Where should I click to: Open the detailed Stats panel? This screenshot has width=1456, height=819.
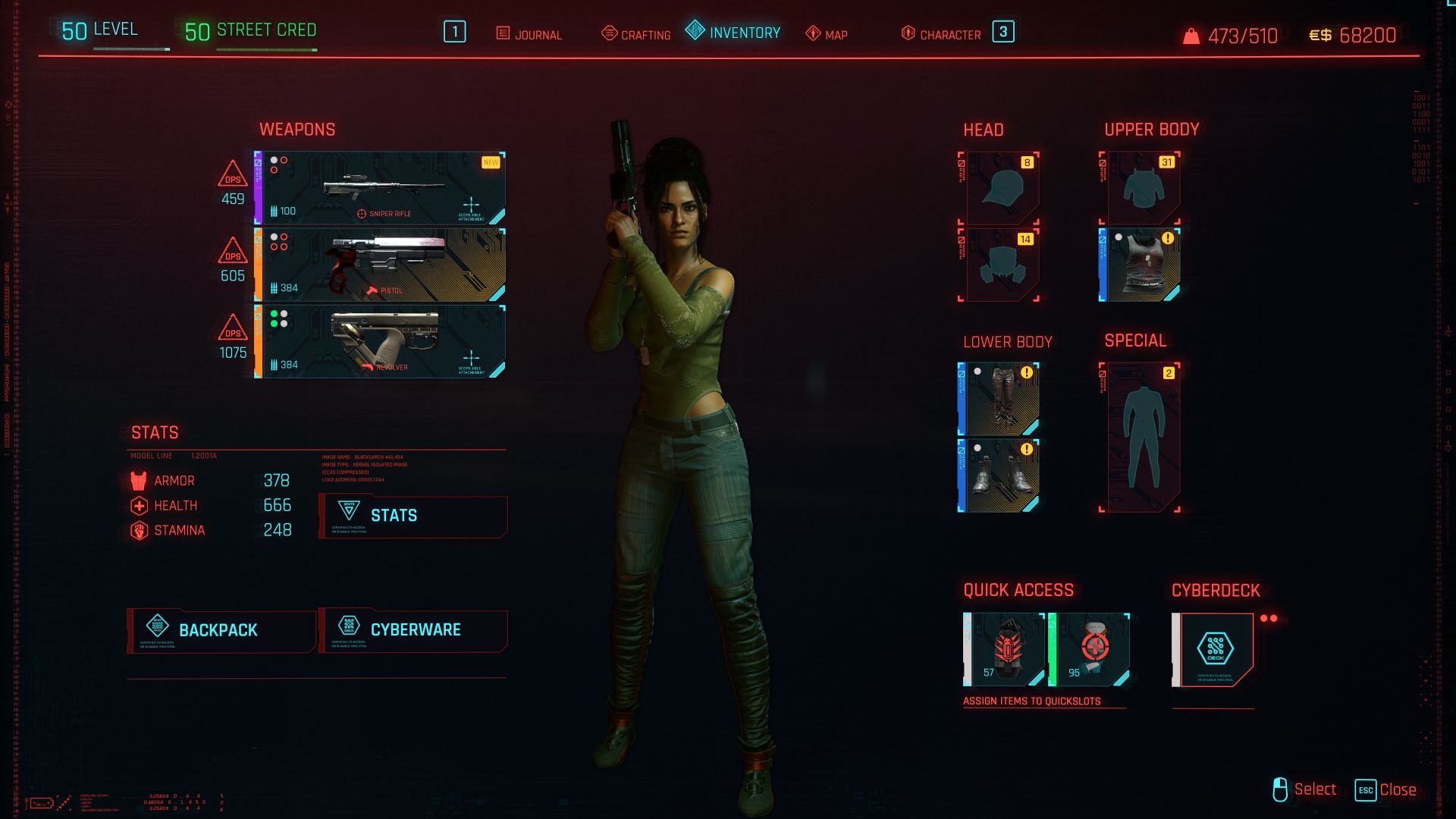click(x=413, y=516)
